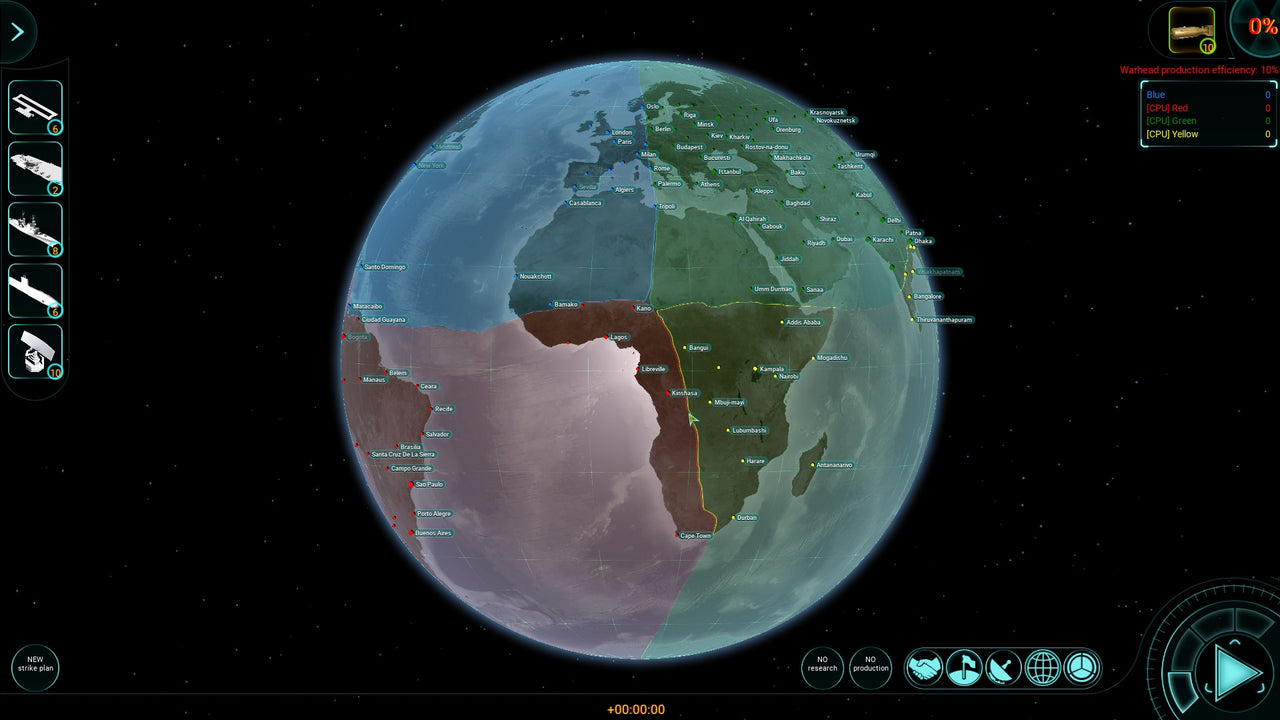This screenshot has height=720, width=1280.
Task: Select Blue in the score panel
Action: [x=1157, y=94]
